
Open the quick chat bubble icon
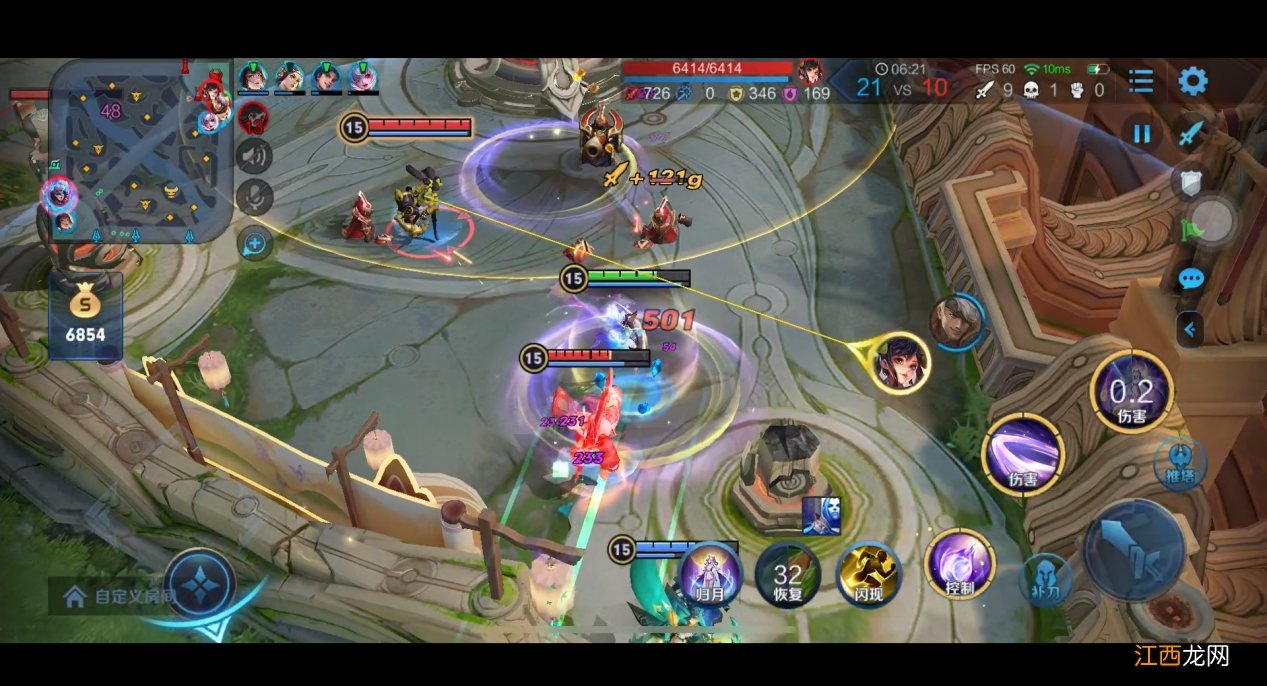1190,279
